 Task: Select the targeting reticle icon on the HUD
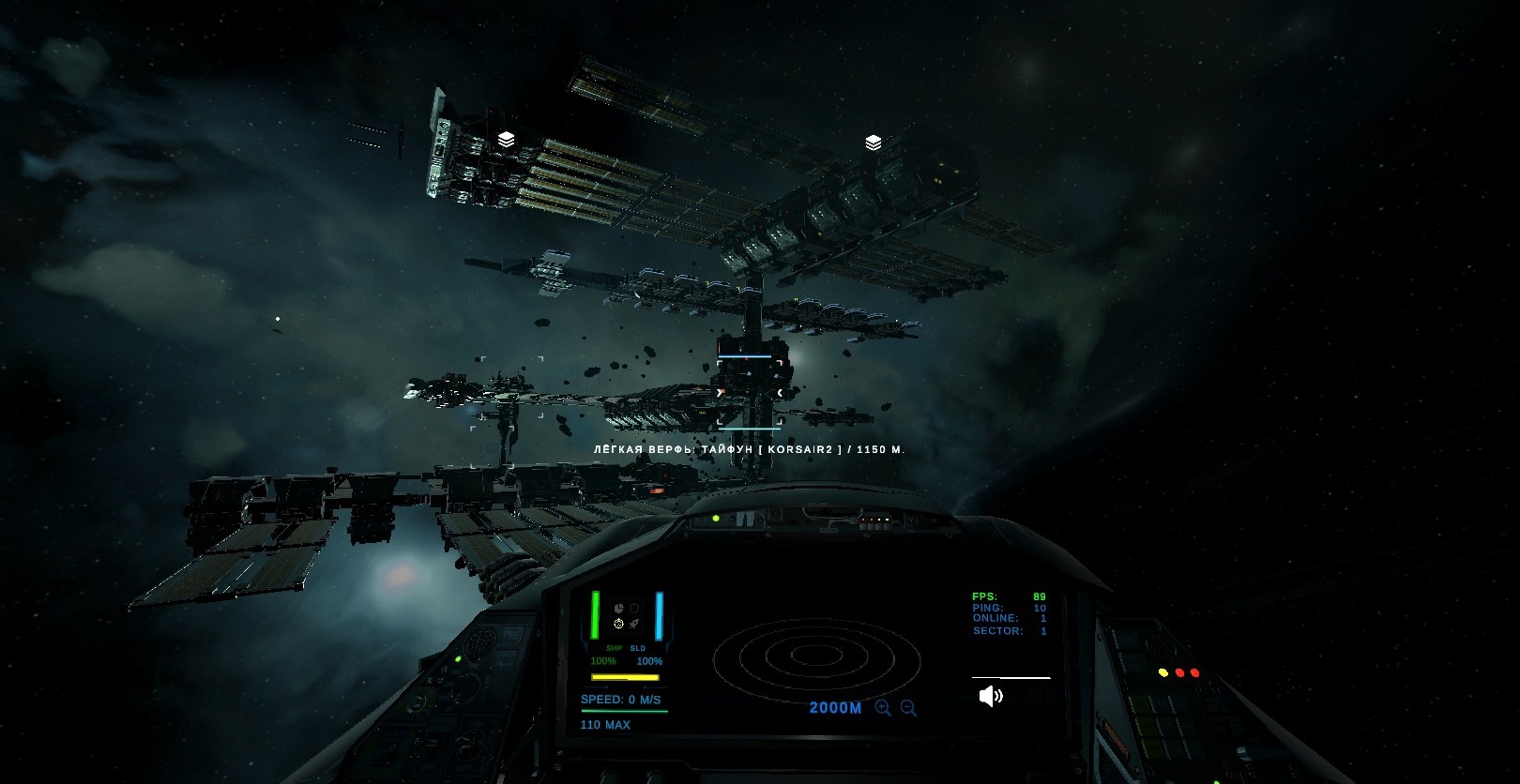pos(618,624)
